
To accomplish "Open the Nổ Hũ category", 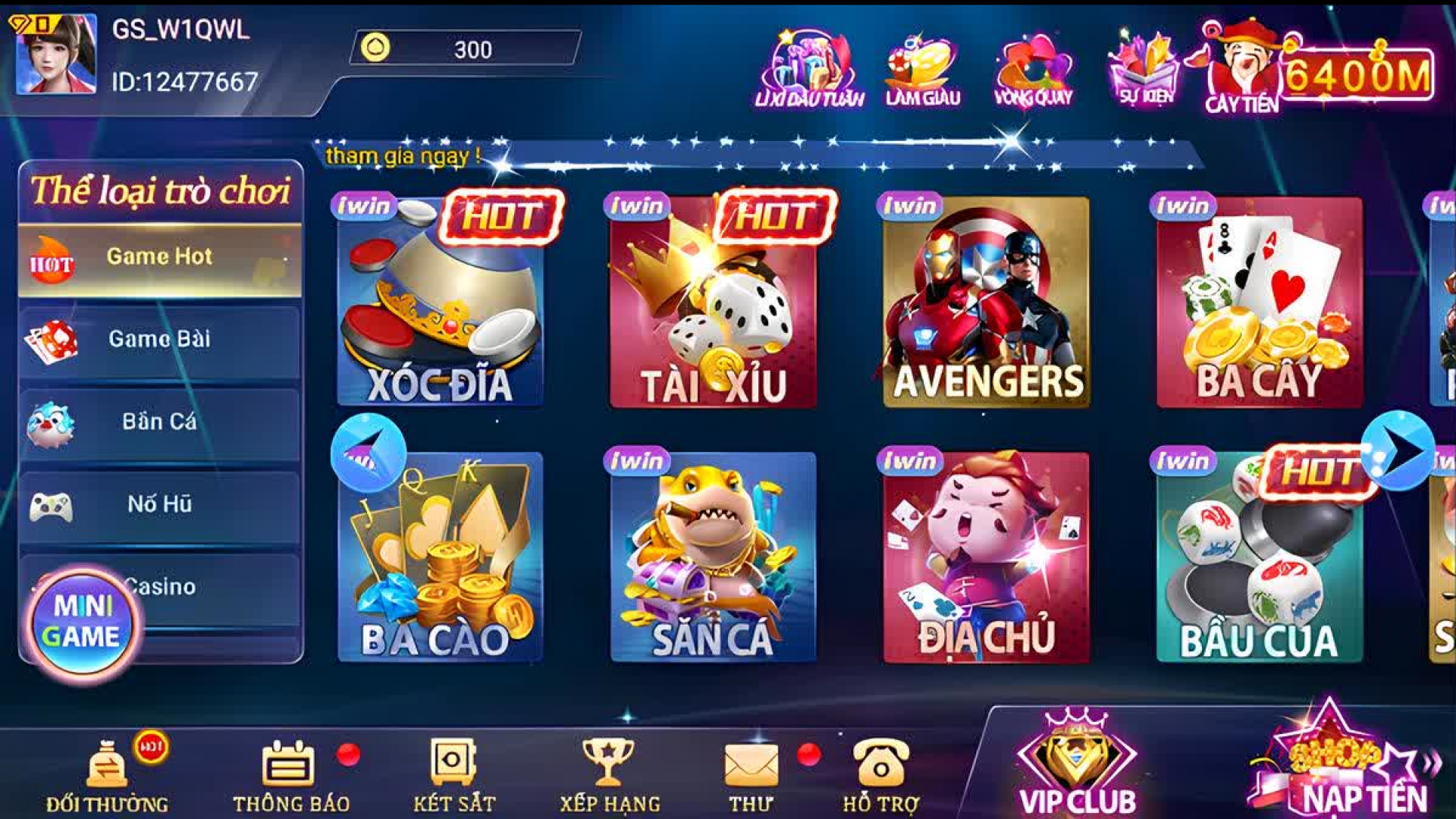I will pyautogui.click(x=159, y=505).
